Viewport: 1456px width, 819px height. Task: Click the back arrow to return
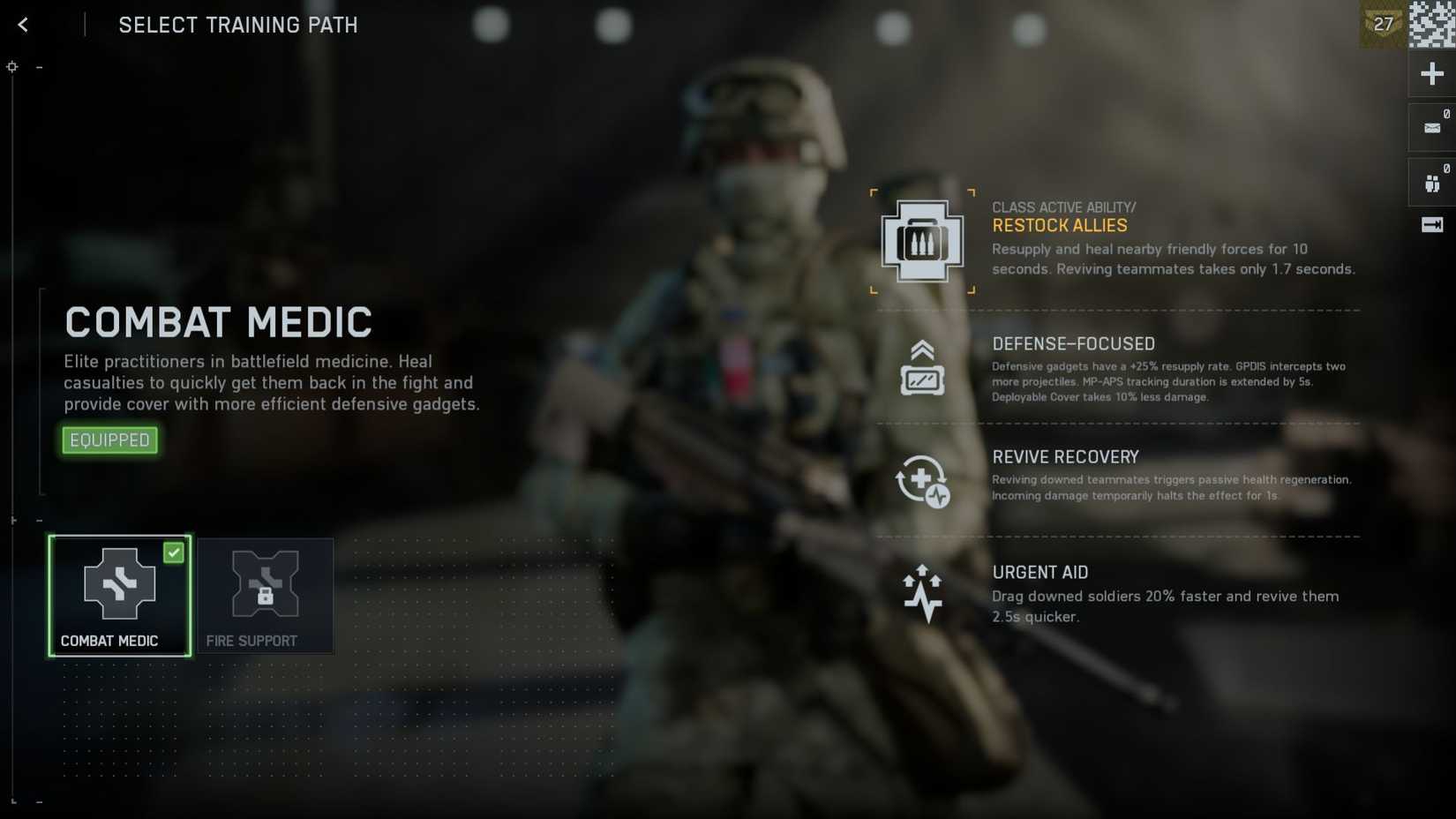click(22, 25)
